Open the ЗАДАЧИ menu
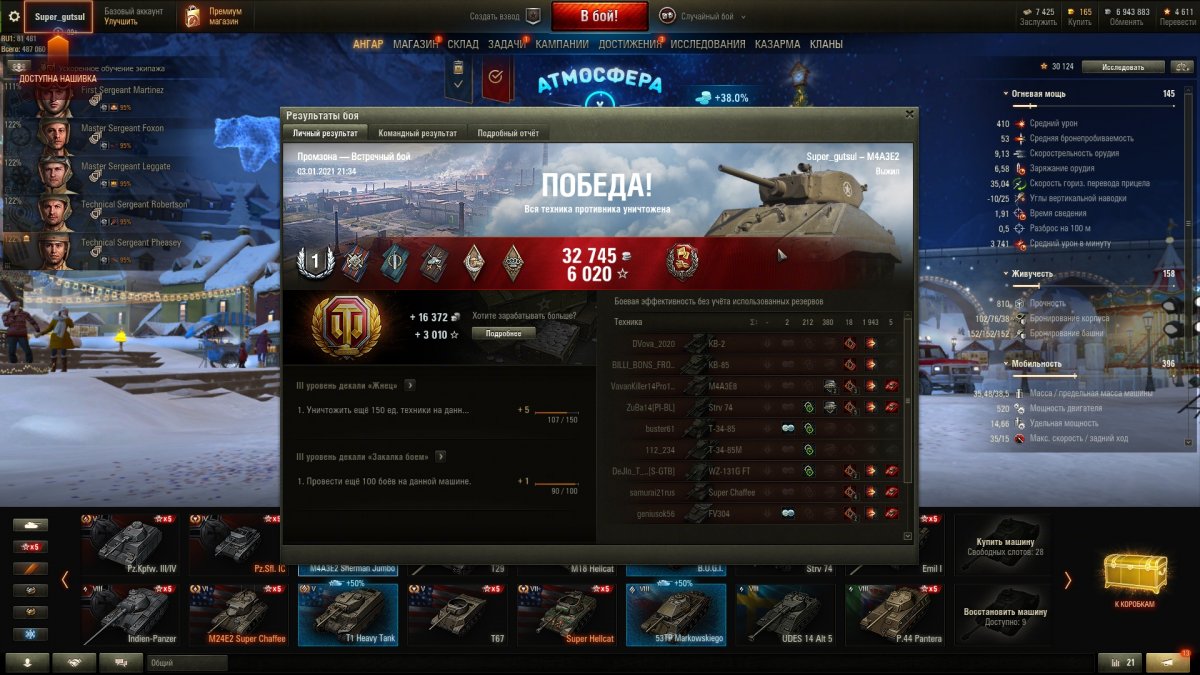 [507, 44]
